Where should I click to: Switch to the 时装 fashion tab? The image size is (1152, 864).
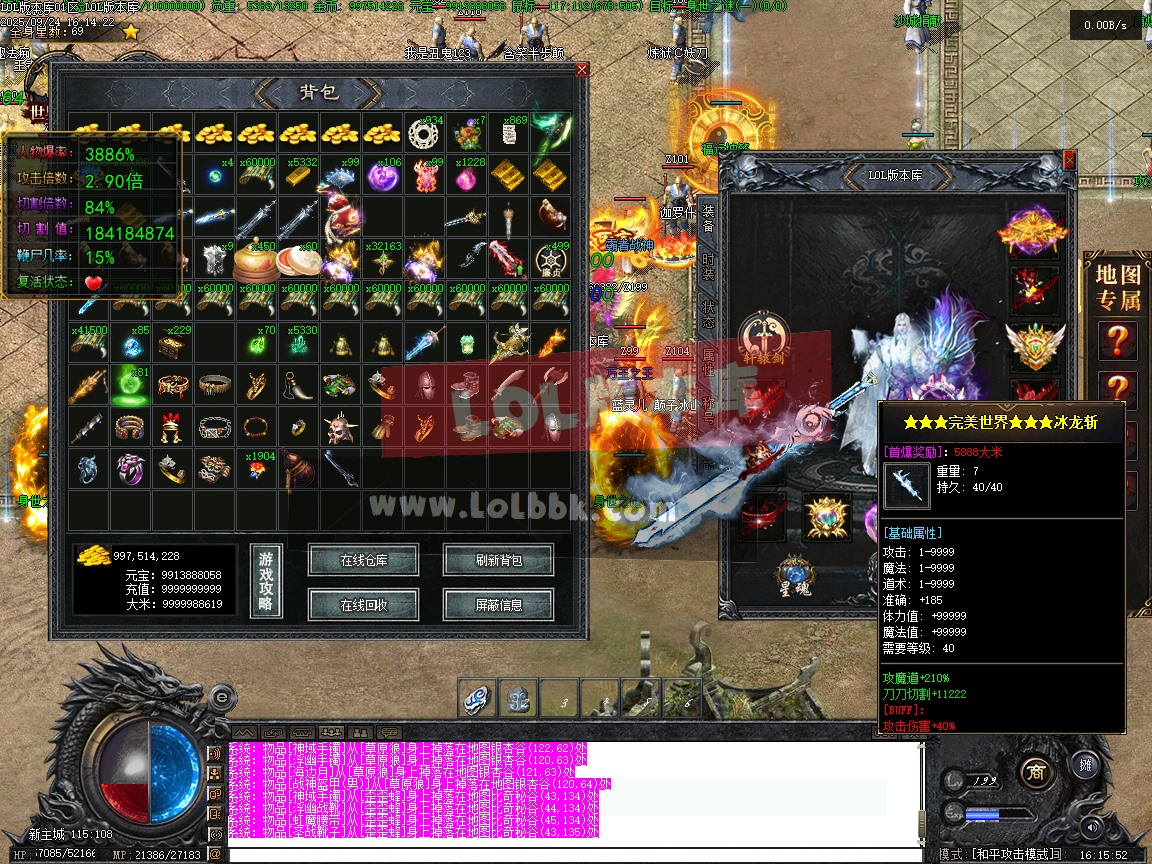(708, 266)
